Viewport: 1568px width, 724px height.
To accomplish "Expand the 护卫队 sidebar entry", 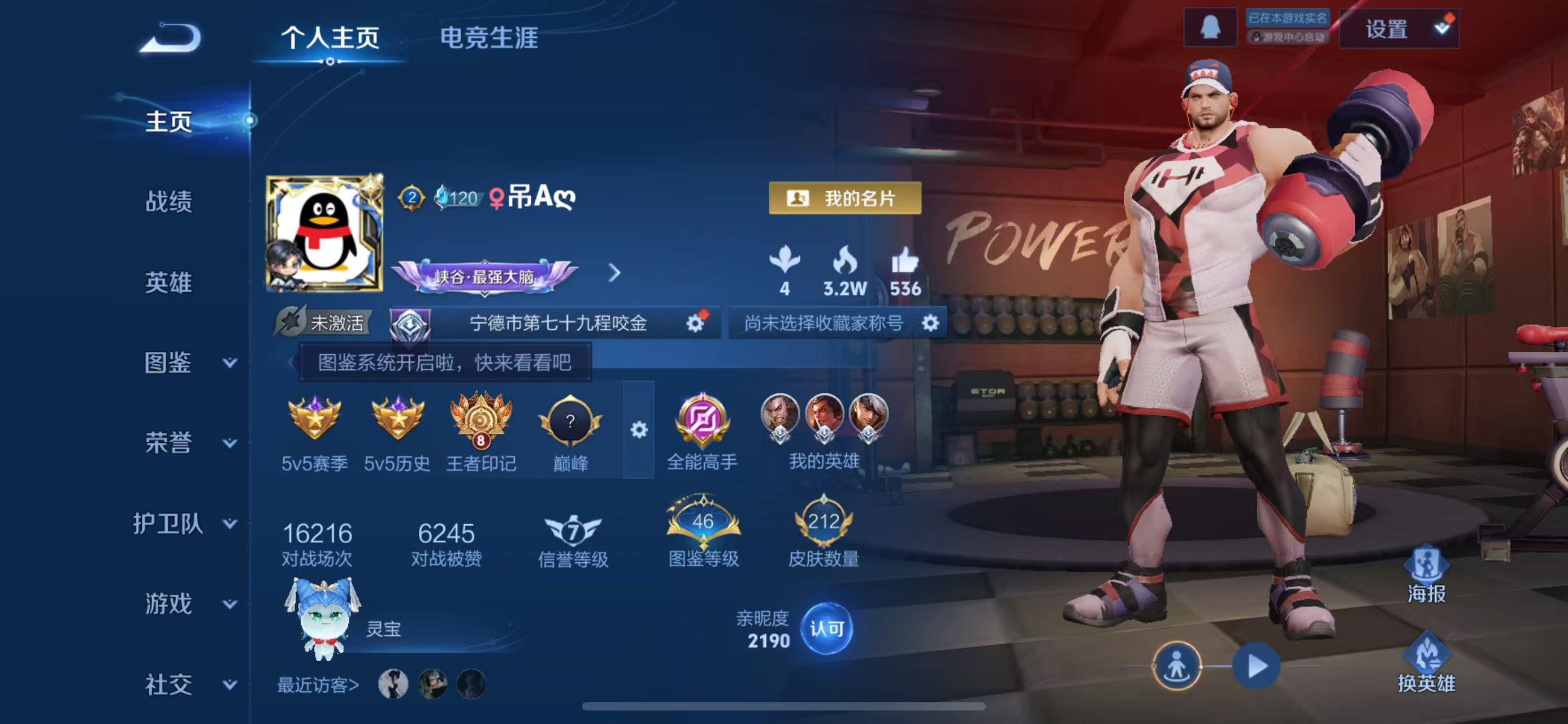I will pyautogui.click(x=184, y=524).
